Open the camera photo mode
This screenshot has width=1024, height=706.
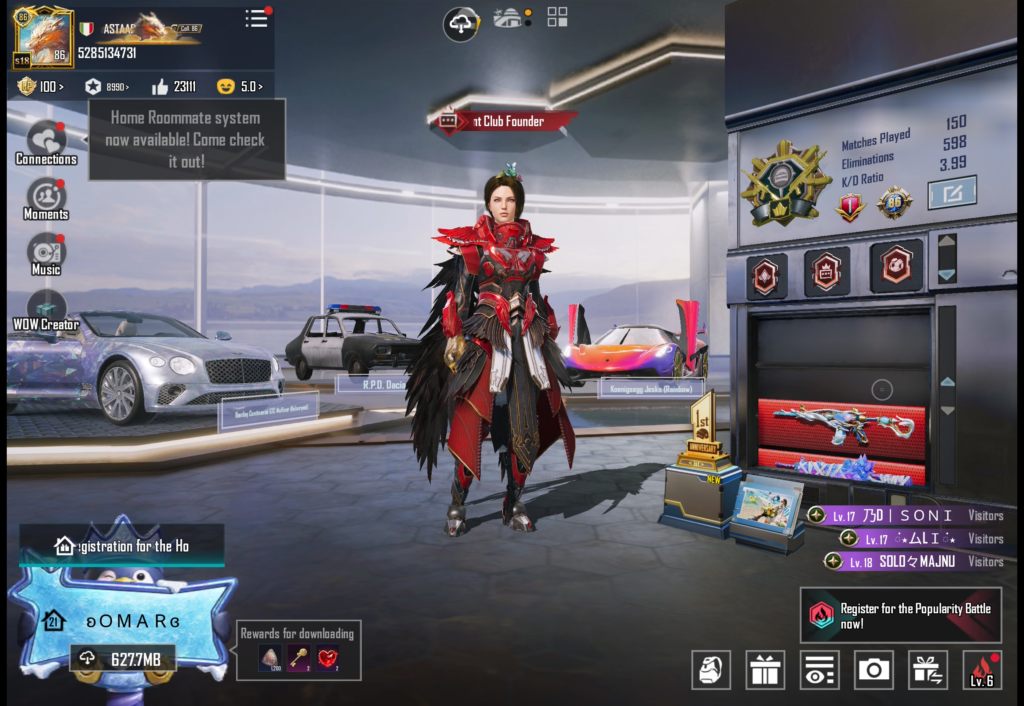(x=874, y=670)
